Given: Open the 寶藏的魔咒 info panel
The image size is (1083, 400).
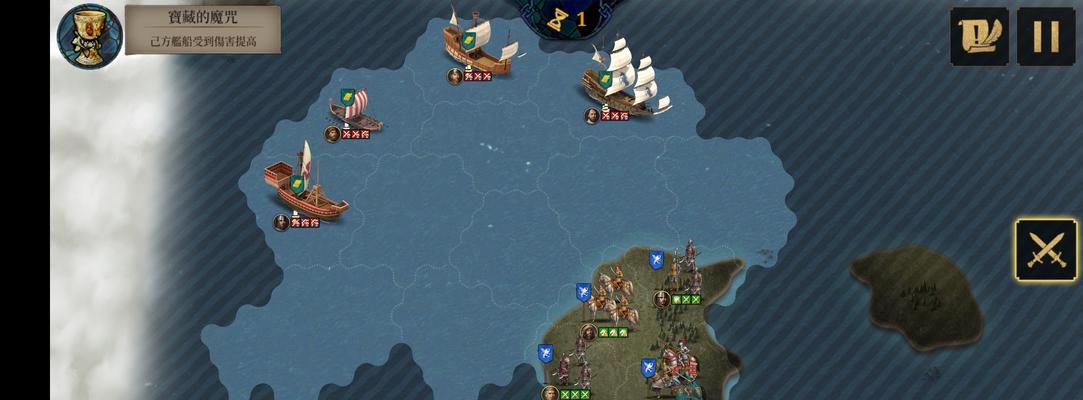Looking at the screenshot, I should pyautogui.click(x=203, y=29).
